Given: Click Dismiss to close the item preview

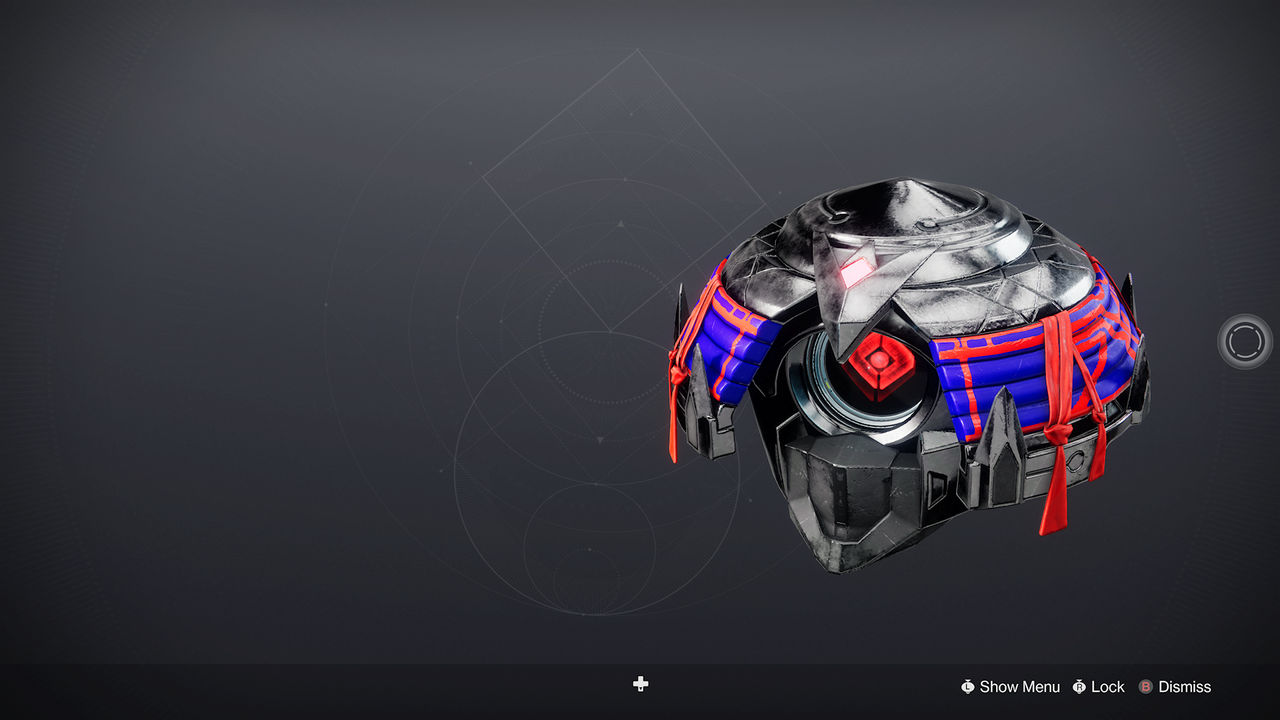Looking at the screenshot, I should [1185, 687].
